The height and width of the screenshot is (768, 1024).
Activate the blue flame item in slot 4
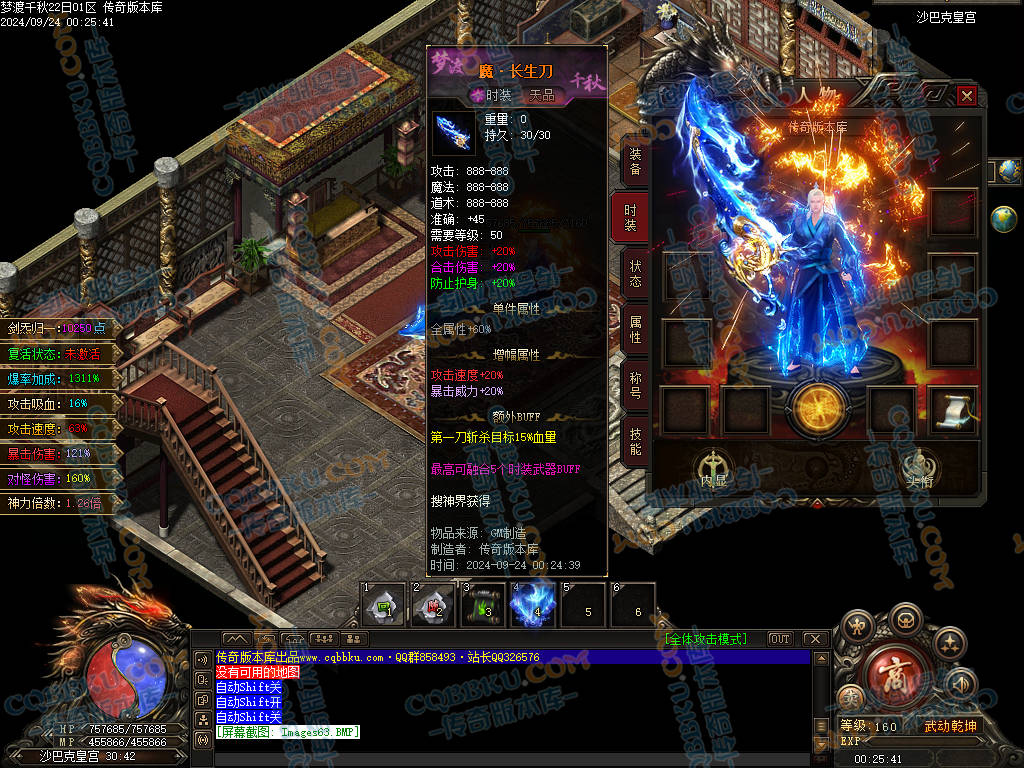[x=533, y=606]
